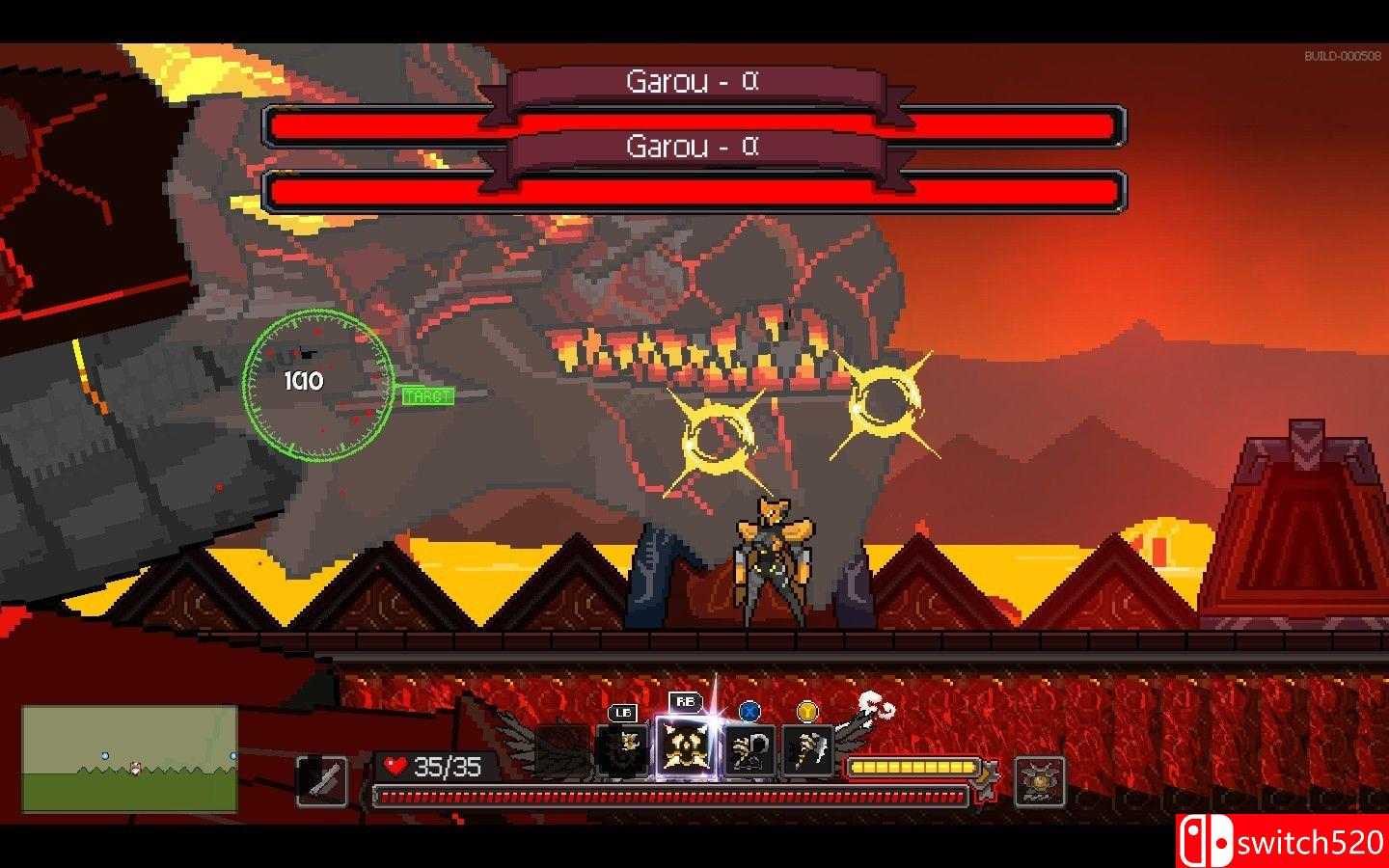Choose the dimmed skull skill slot
Image resolution: width=1389 pixels, height=868 pixels.
(x=622, y=750)
